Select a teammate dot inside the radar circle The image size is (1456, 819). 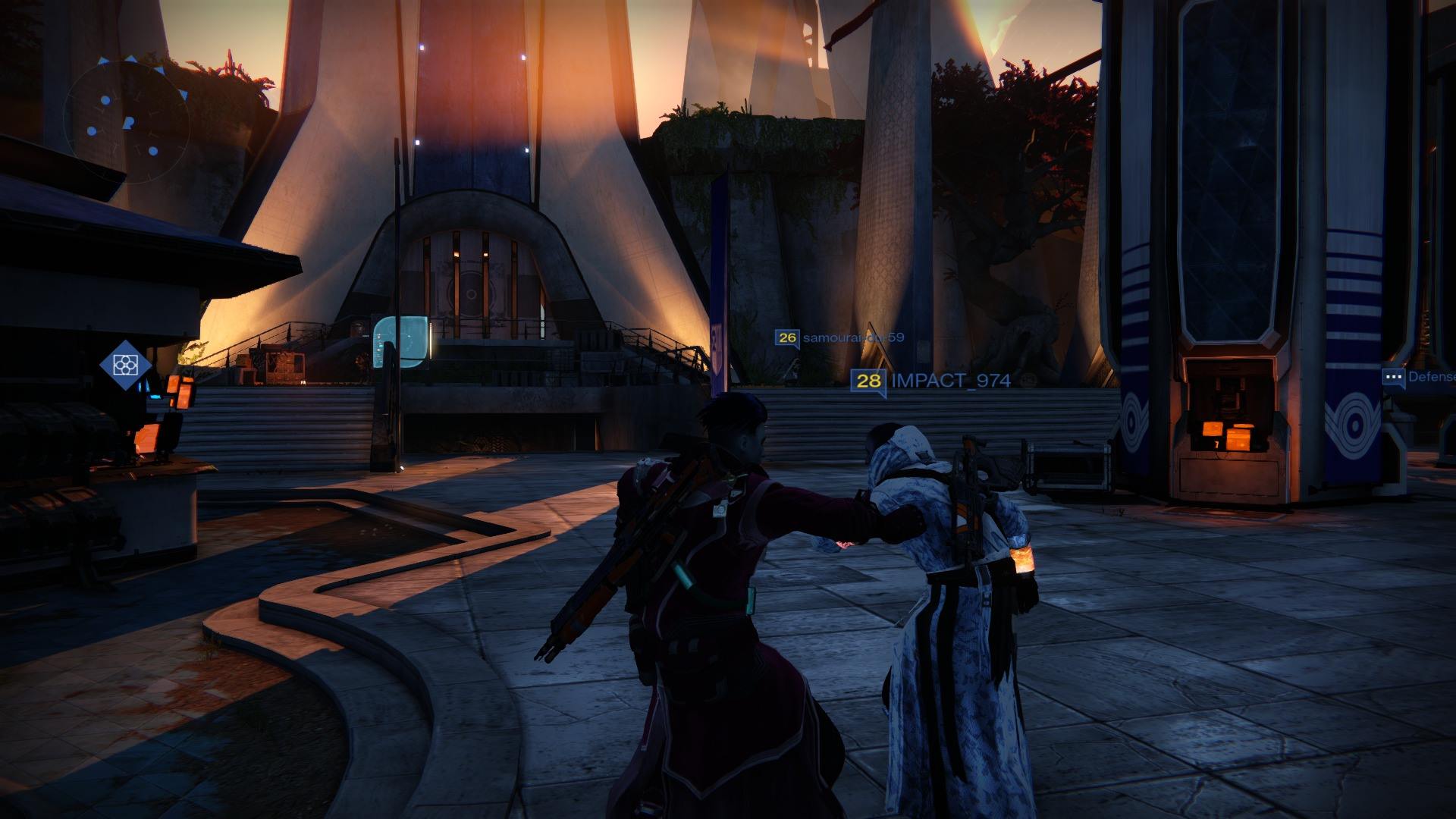(x=105, y=99)
